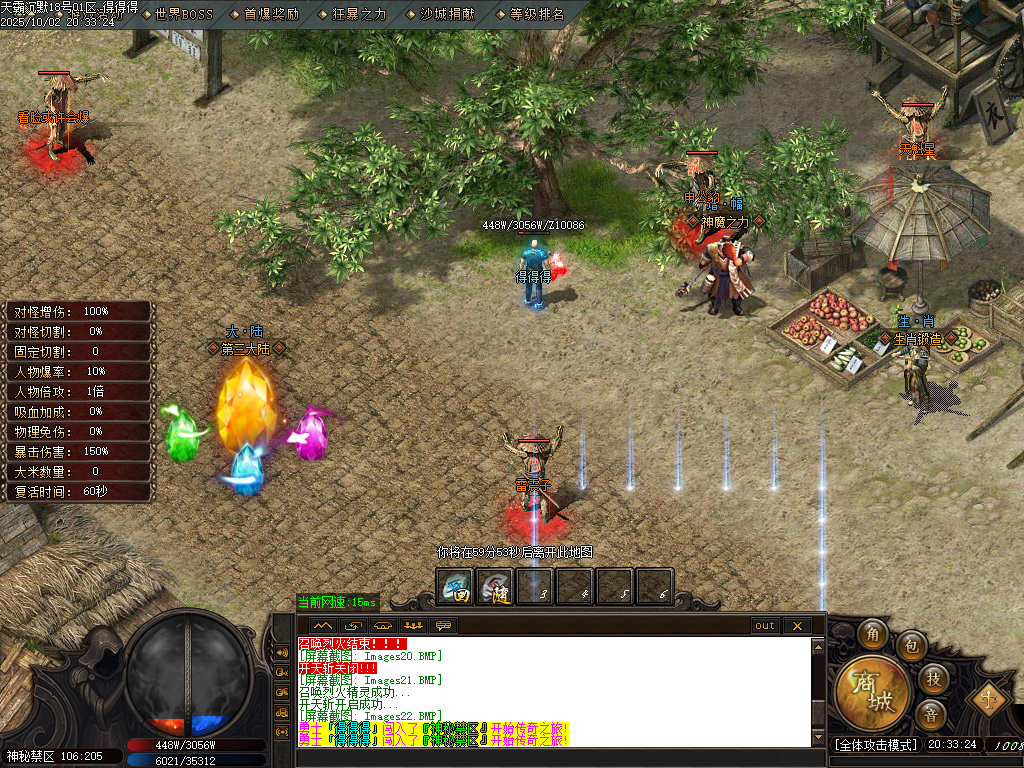
Task: Use the 随 random teleport scroll slot
Action: [x=494, y=586]
